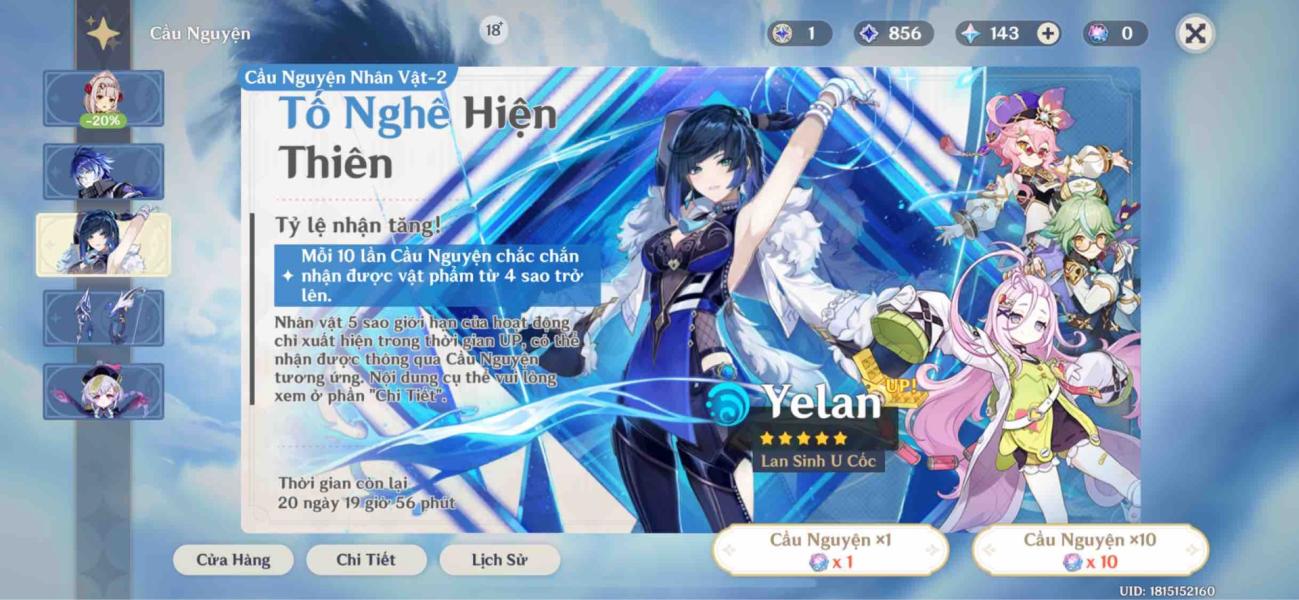Wish once with Cầu Nguyện ×1
Image resolution: width=1299 pixels, height=600 pixels.
[830, 551]
